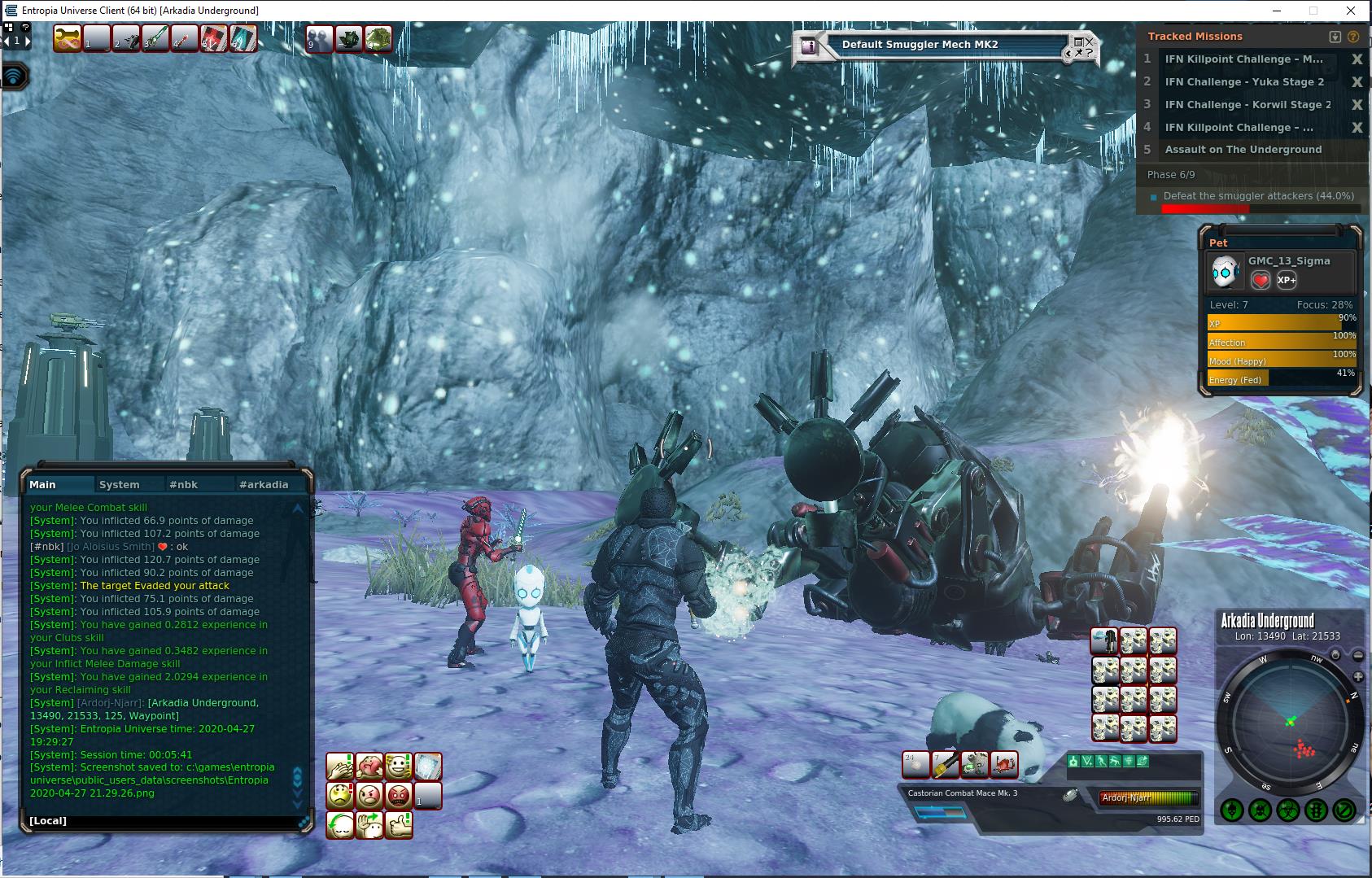
Task: Select the Assault on The Underground mission
Action: pos(1243,150)
